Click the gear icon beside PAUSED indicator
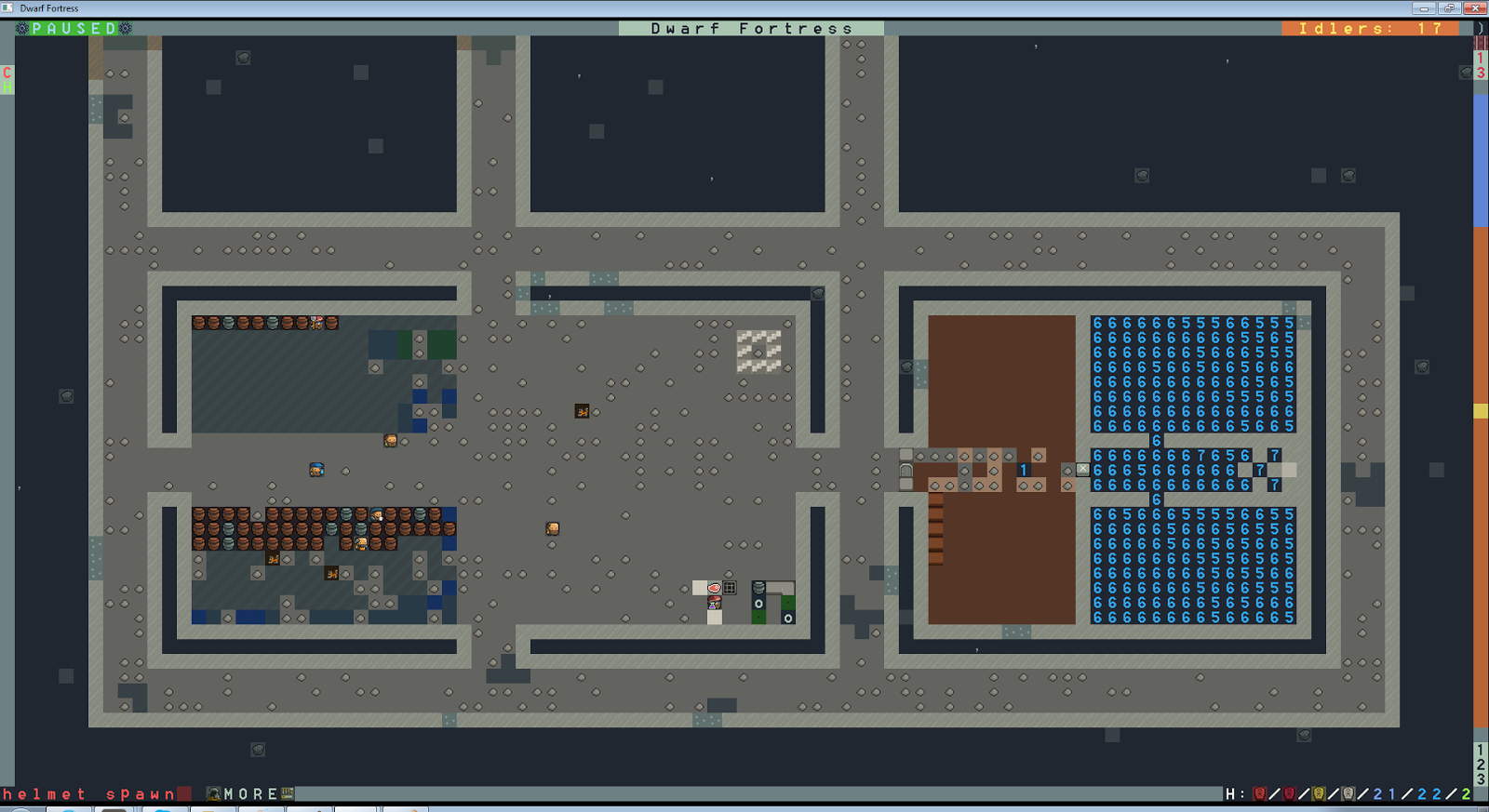The width and height of the screenshot is (1489, 812). click(20, 28)
